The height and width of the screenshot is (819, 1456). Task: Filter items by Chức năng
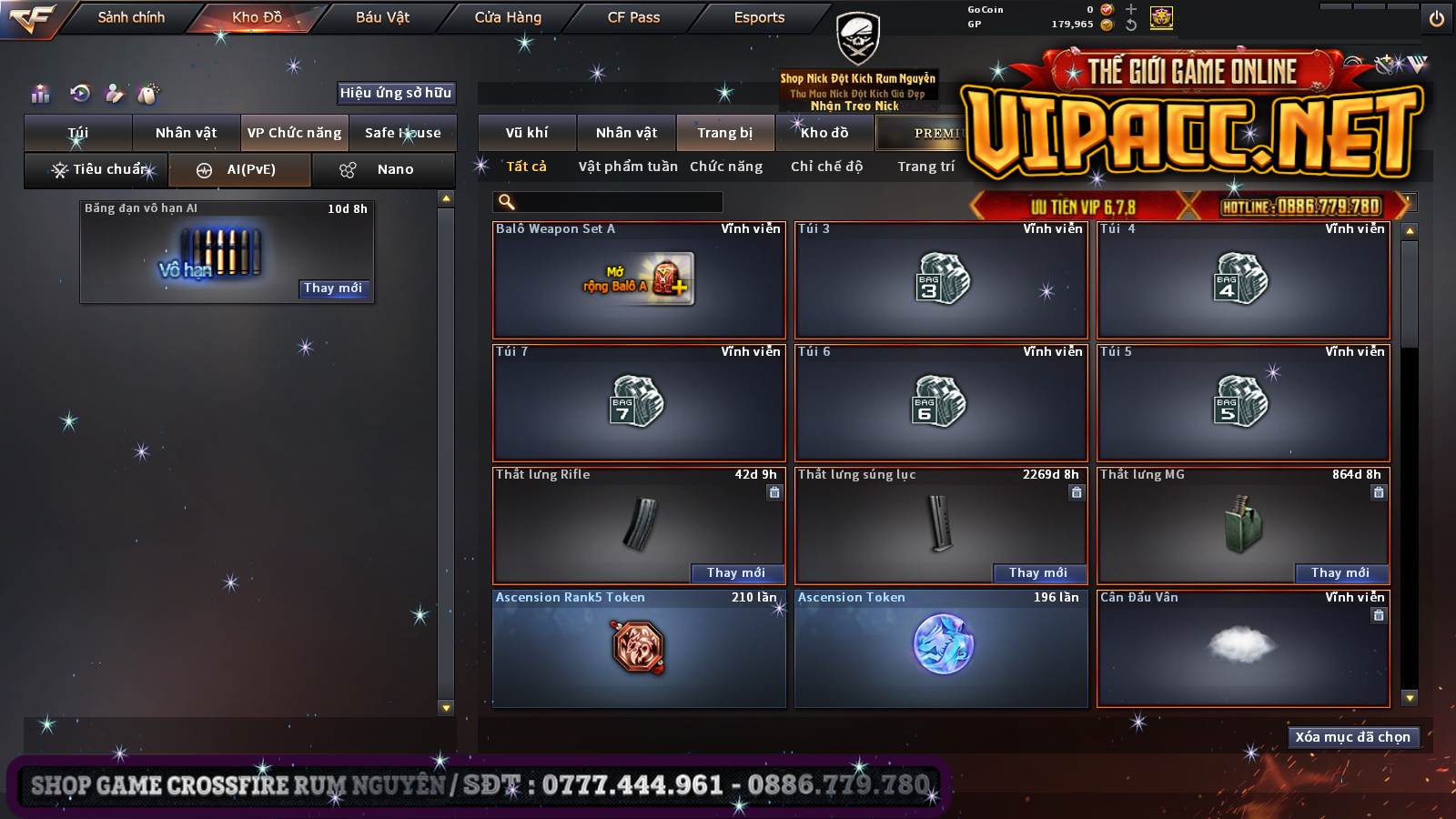(726, 167)
